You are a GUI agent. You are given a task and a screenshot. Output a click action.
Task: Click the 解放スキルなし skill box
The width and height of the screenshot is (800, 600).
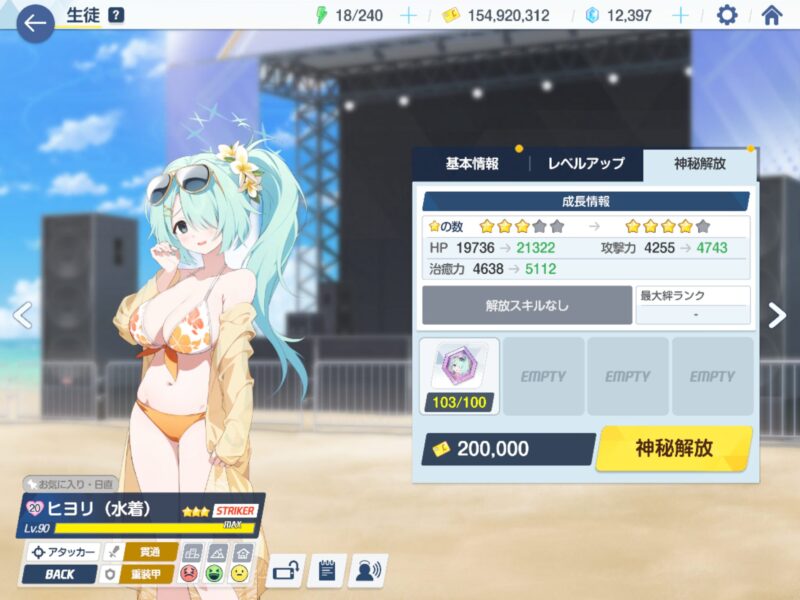click(526, 305)
